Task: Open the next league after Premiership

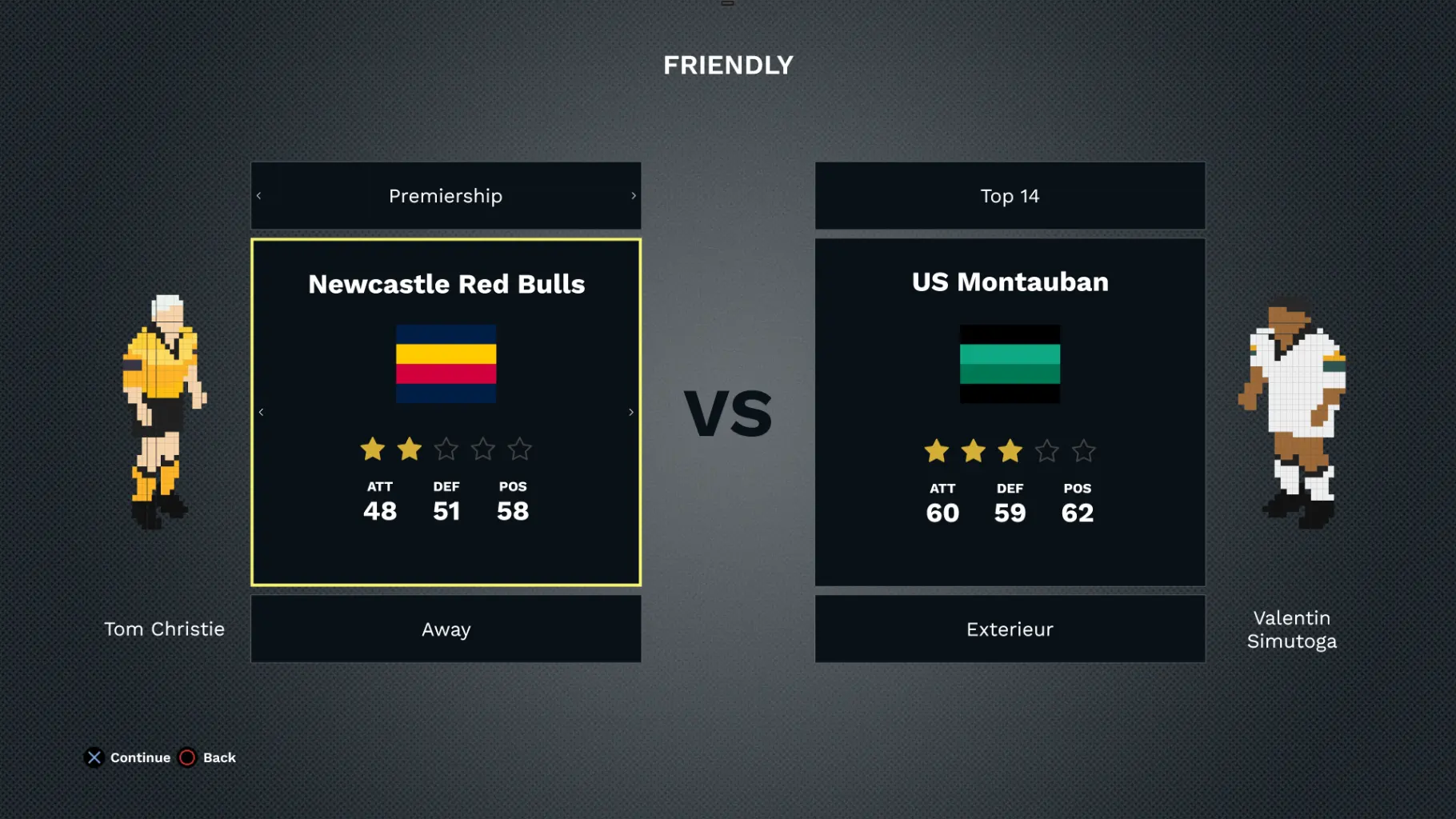Action: (634, 195)
